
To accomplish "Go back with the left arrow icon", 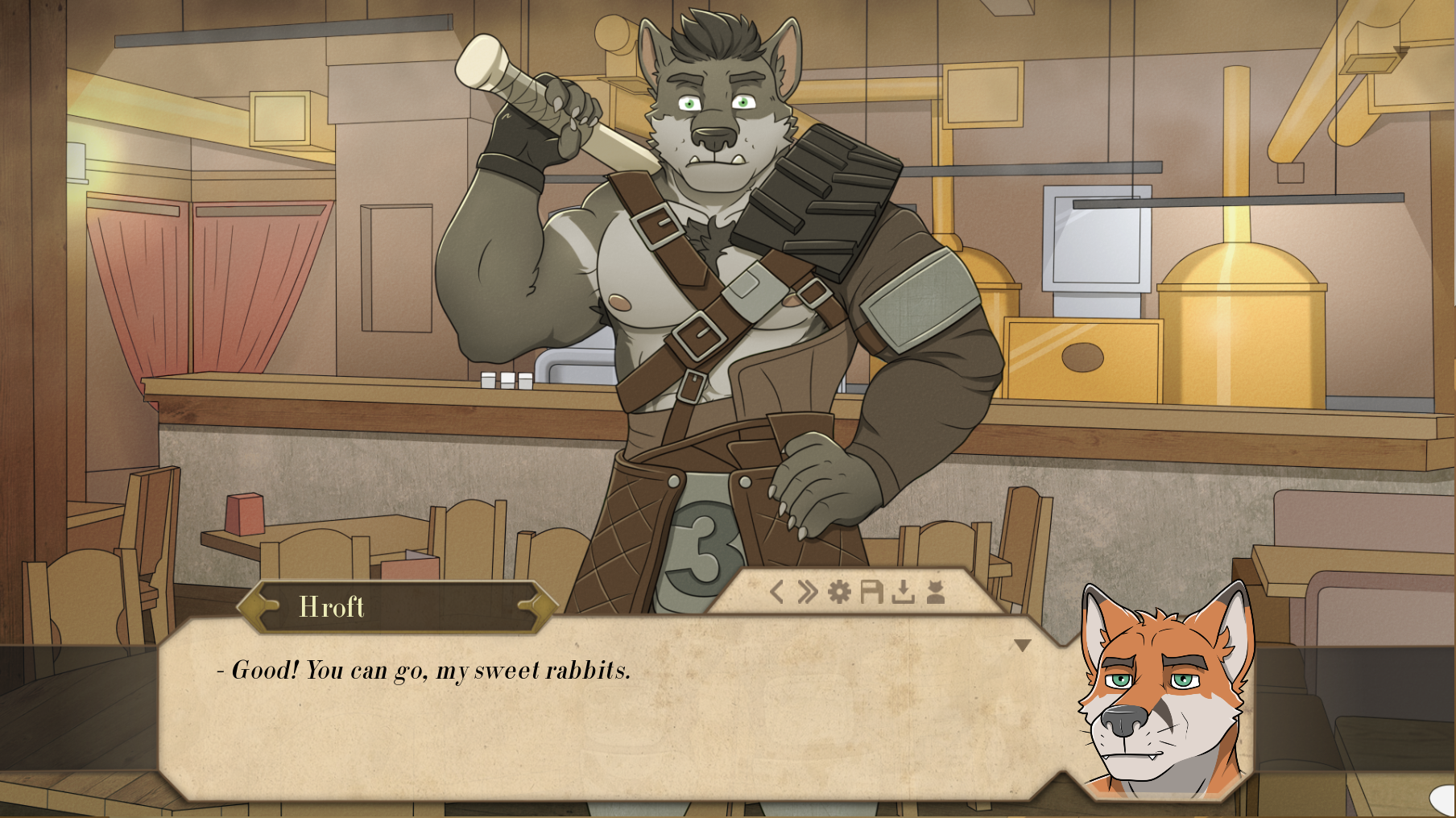I will tap(776, 593).
